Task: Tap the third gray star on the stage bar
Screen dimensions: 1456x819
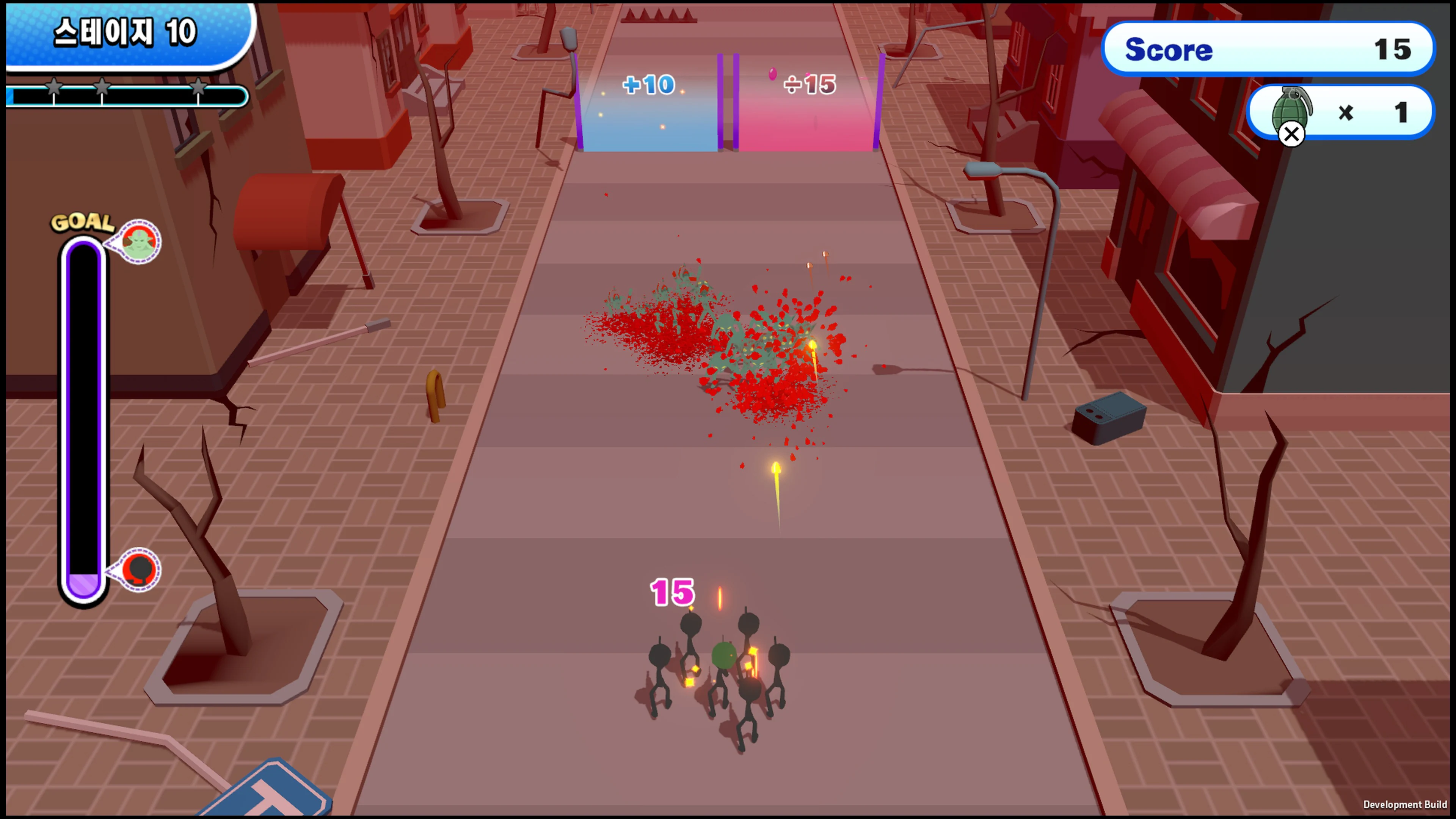Action: (199, 88)
